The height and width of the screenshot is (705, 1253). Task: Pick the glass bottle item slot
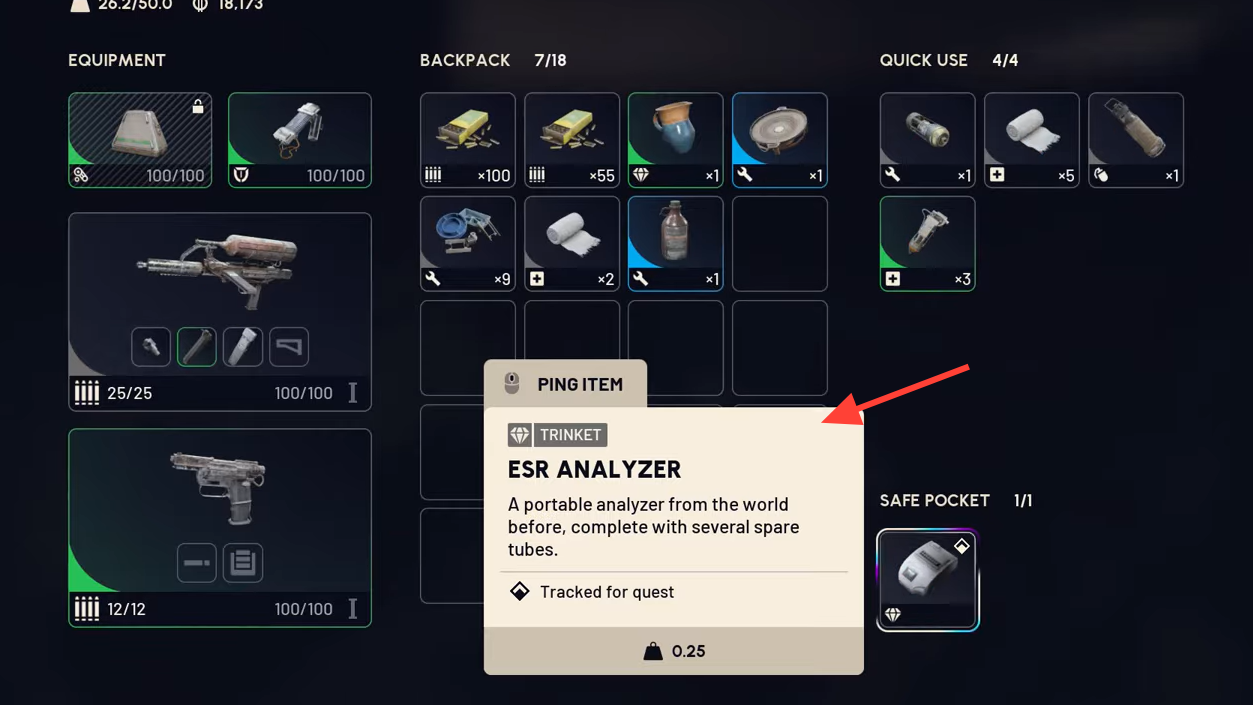(676, 243)
